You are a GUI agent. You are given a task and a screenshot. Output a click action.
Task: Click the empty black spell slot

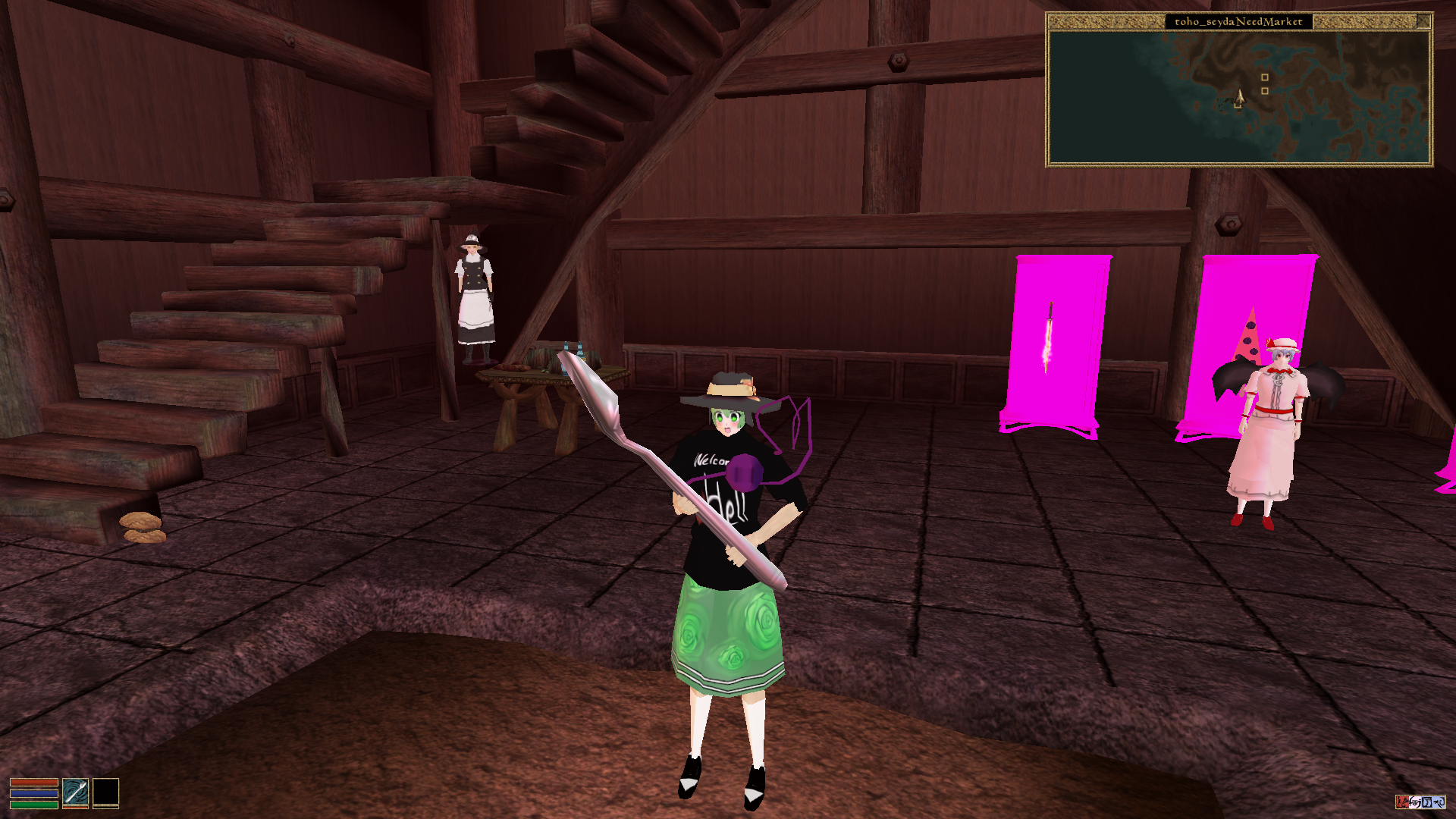pos(105,792)
